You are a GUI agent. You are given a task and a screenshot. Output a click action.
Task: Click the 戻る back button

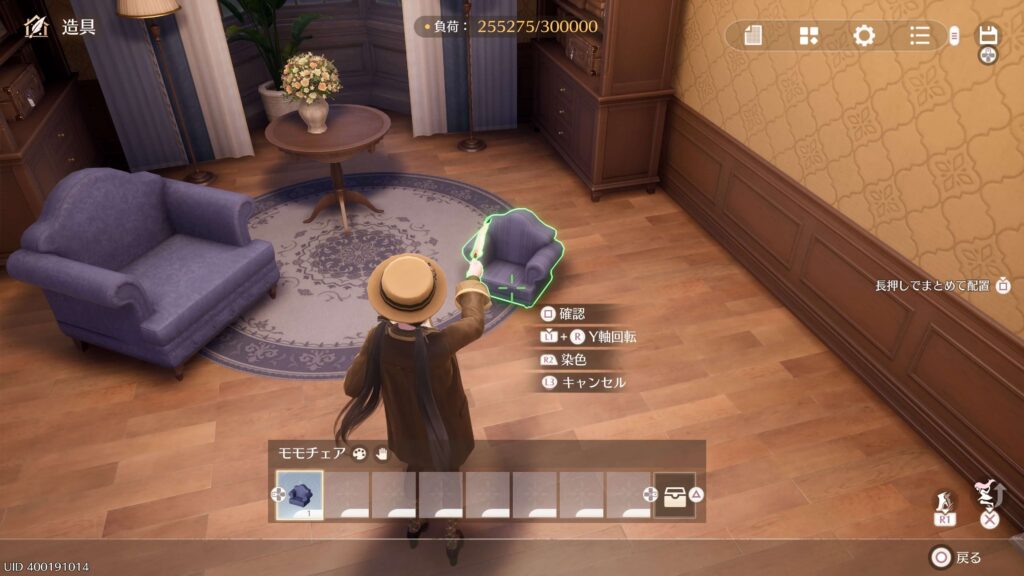tap(956, 557)
